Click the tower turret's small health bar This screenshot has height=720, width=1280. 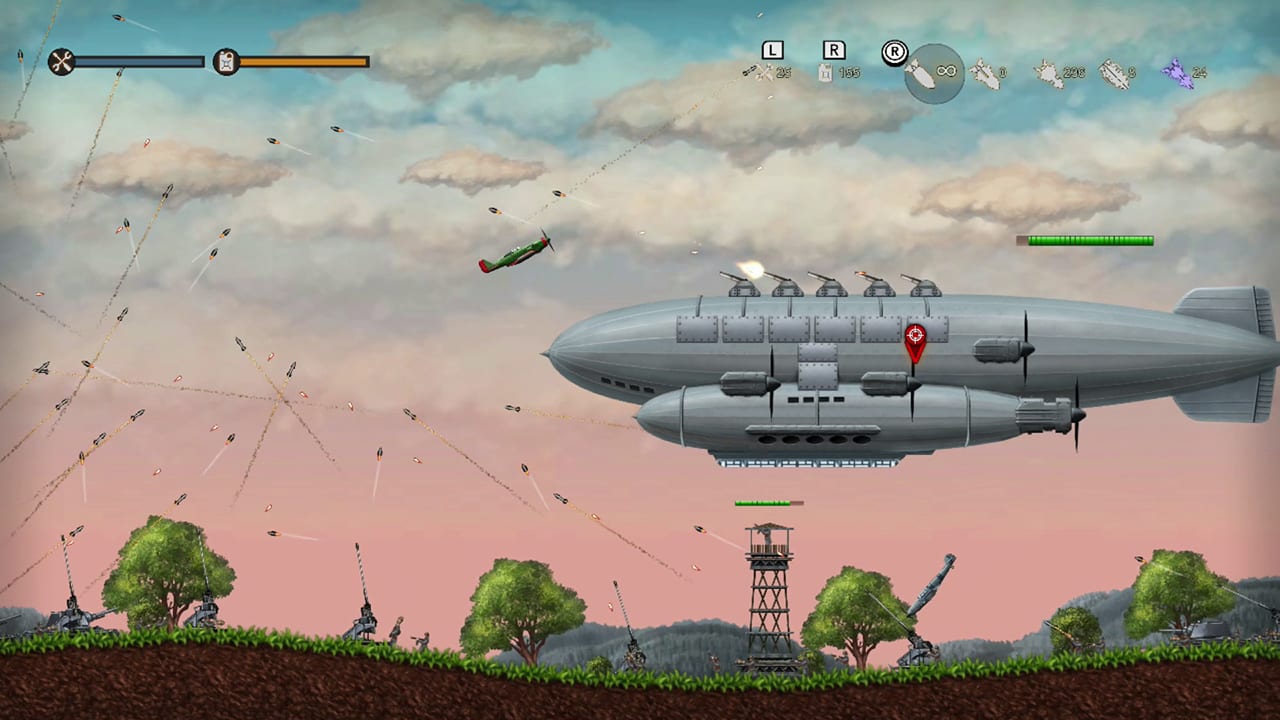pos(768,503)
